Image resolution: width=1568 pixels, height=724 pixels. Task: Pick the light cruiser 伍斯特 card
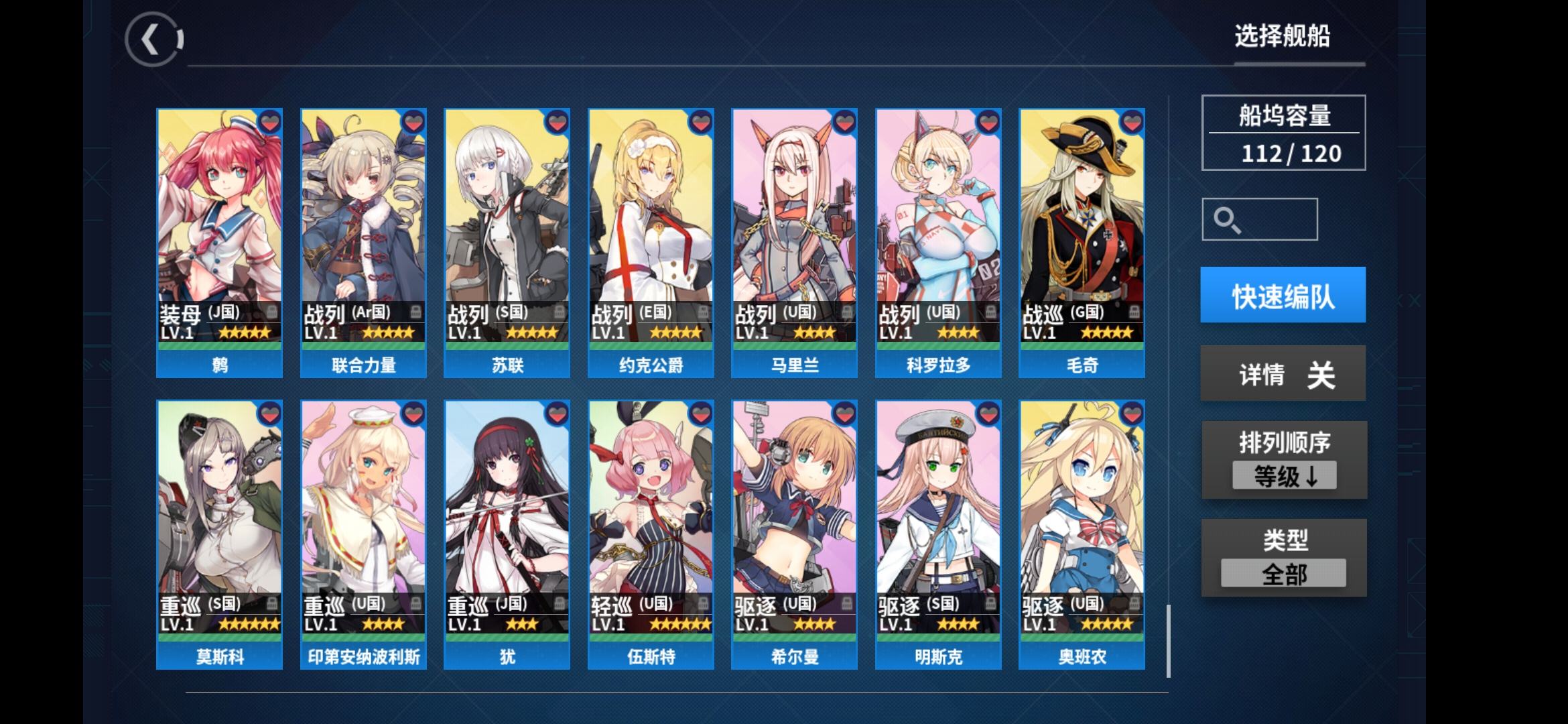coord(651,534)
